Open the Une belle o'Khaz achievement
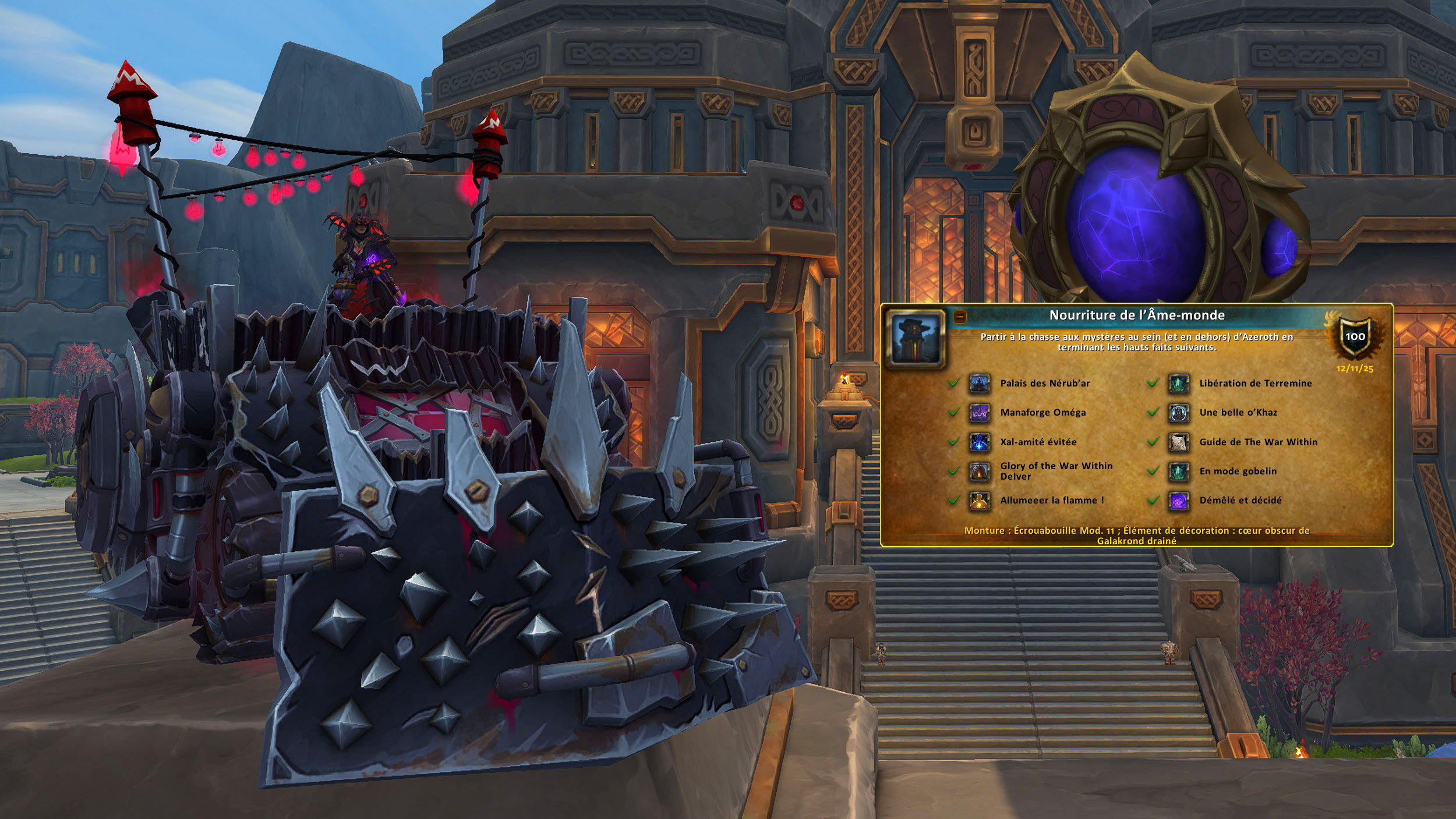This screenshot has width=1456, height=819. click(x=1238, y=413)
